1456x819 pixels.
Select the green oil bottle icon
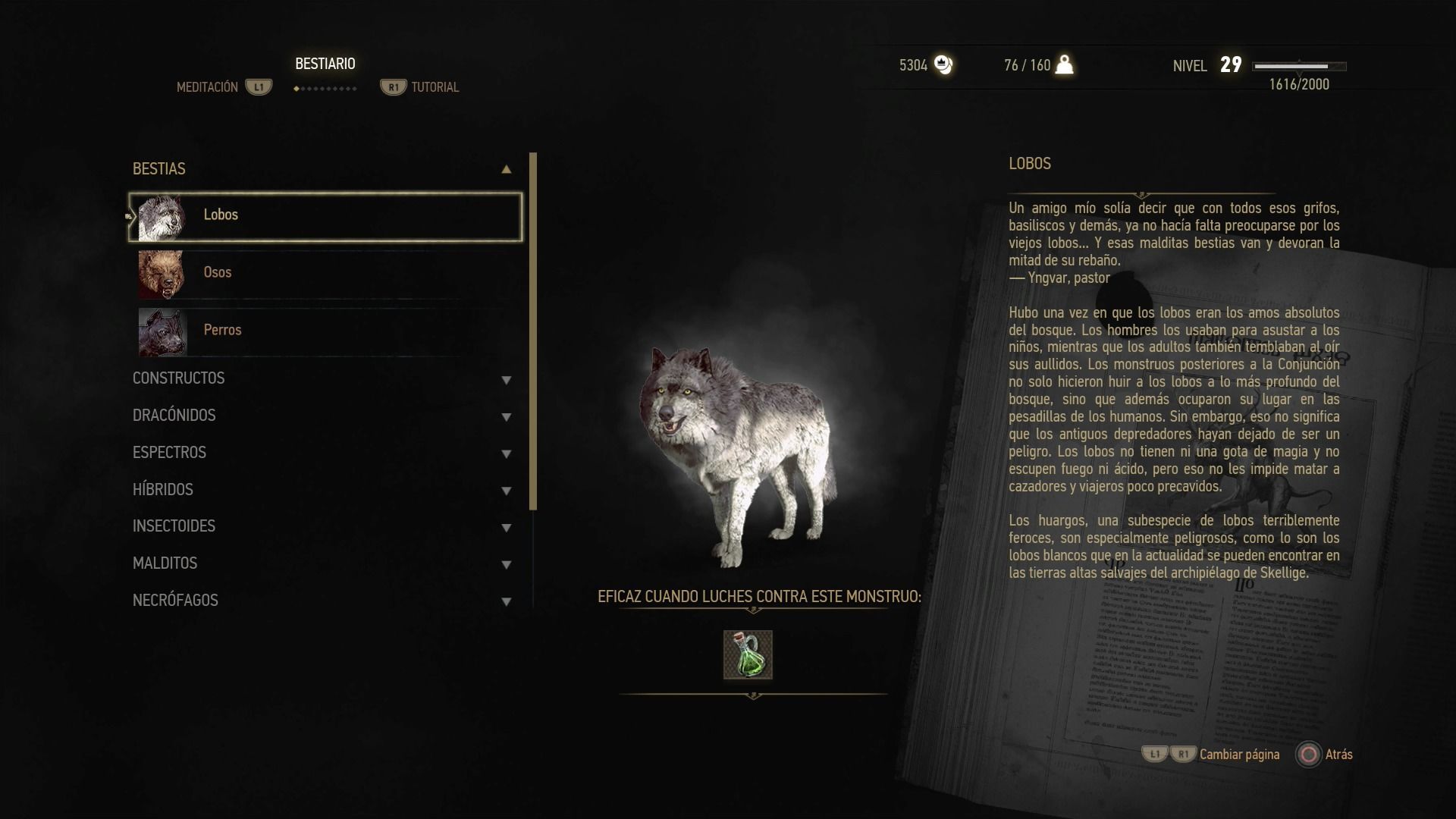pyautogui.click(x=748, y=654)
